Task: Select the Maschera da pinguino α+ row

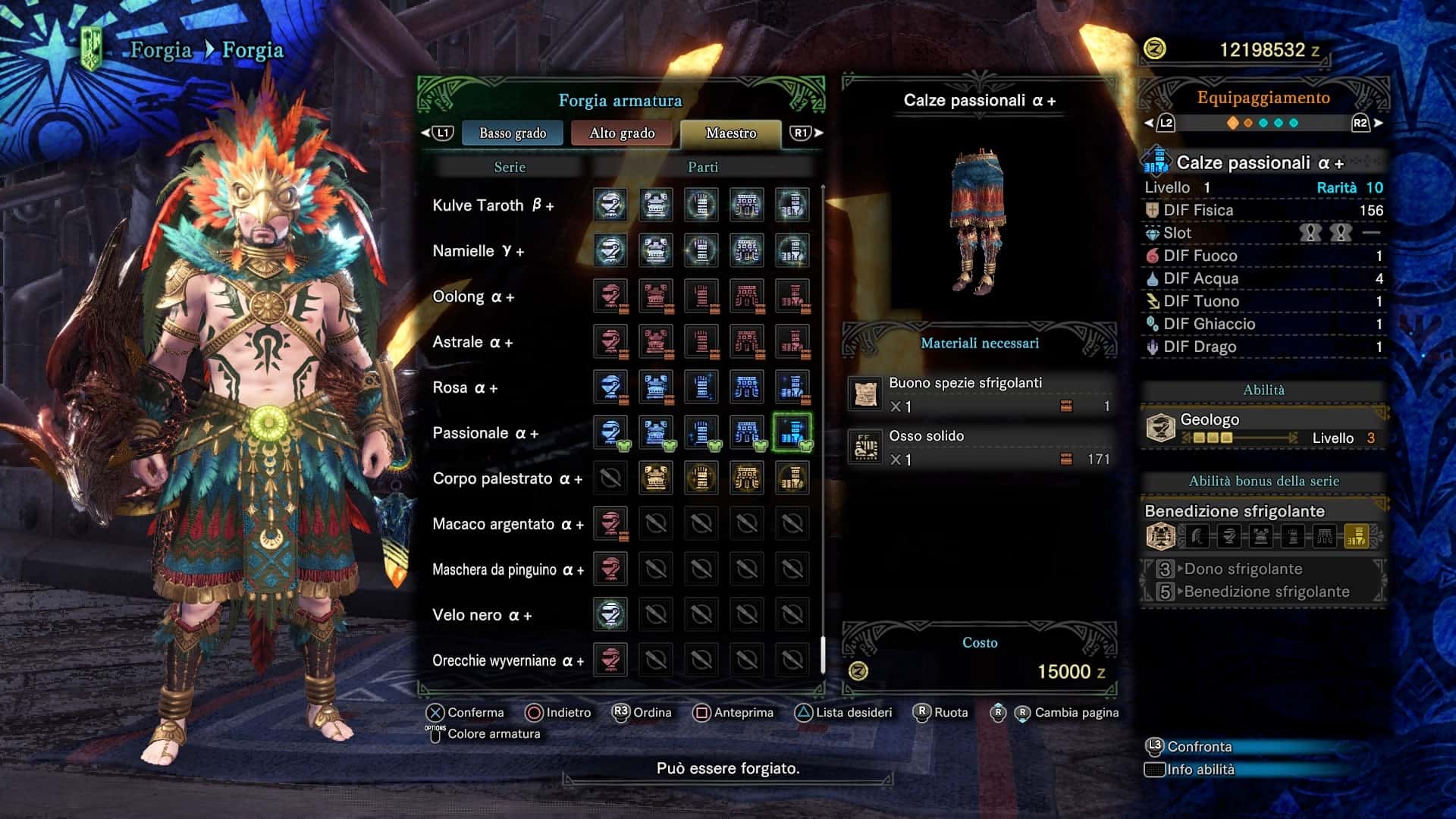Action: click(508, 570)
